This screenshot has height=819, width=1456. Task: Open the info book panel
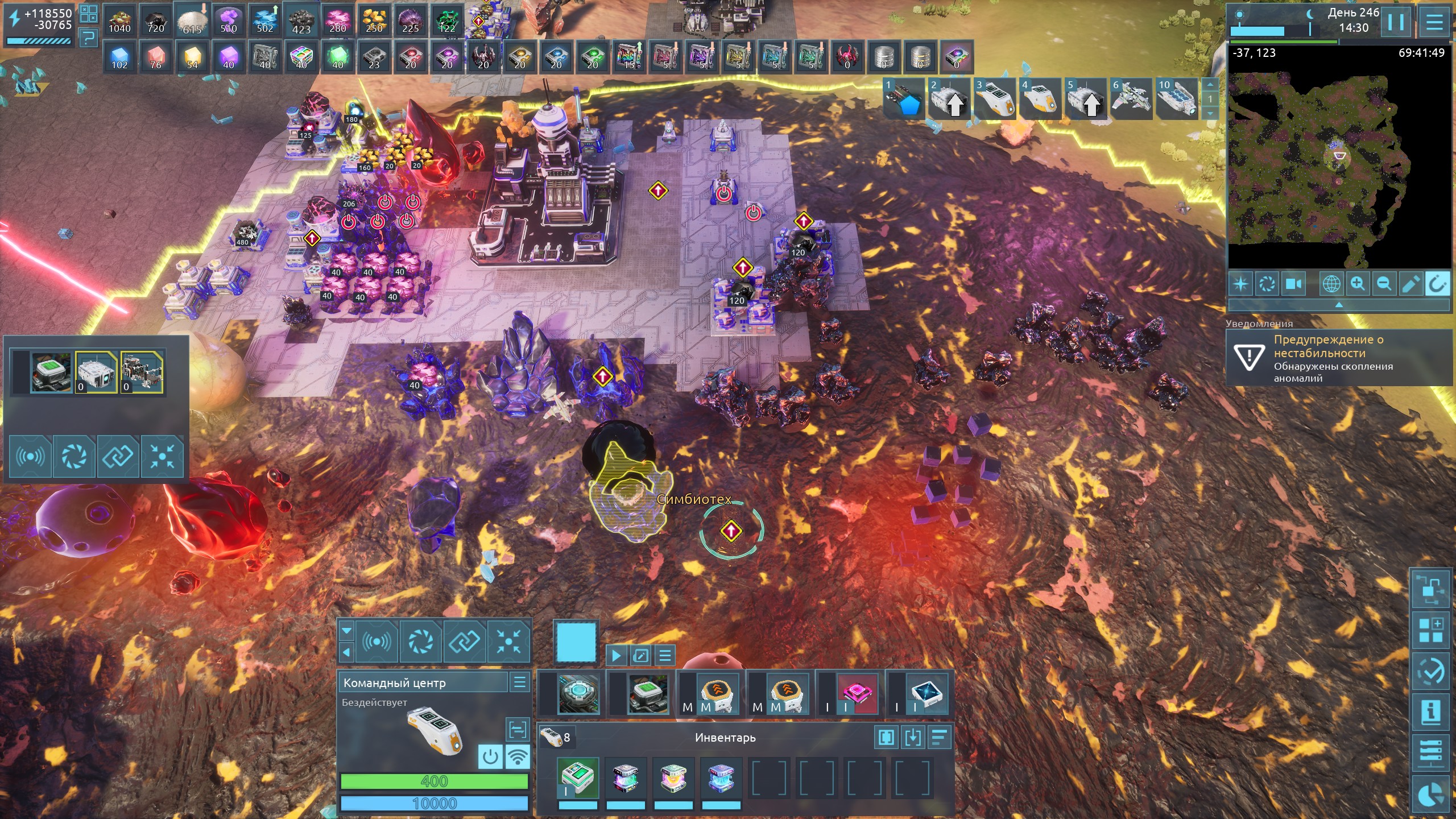click(x=1431, y=712)
